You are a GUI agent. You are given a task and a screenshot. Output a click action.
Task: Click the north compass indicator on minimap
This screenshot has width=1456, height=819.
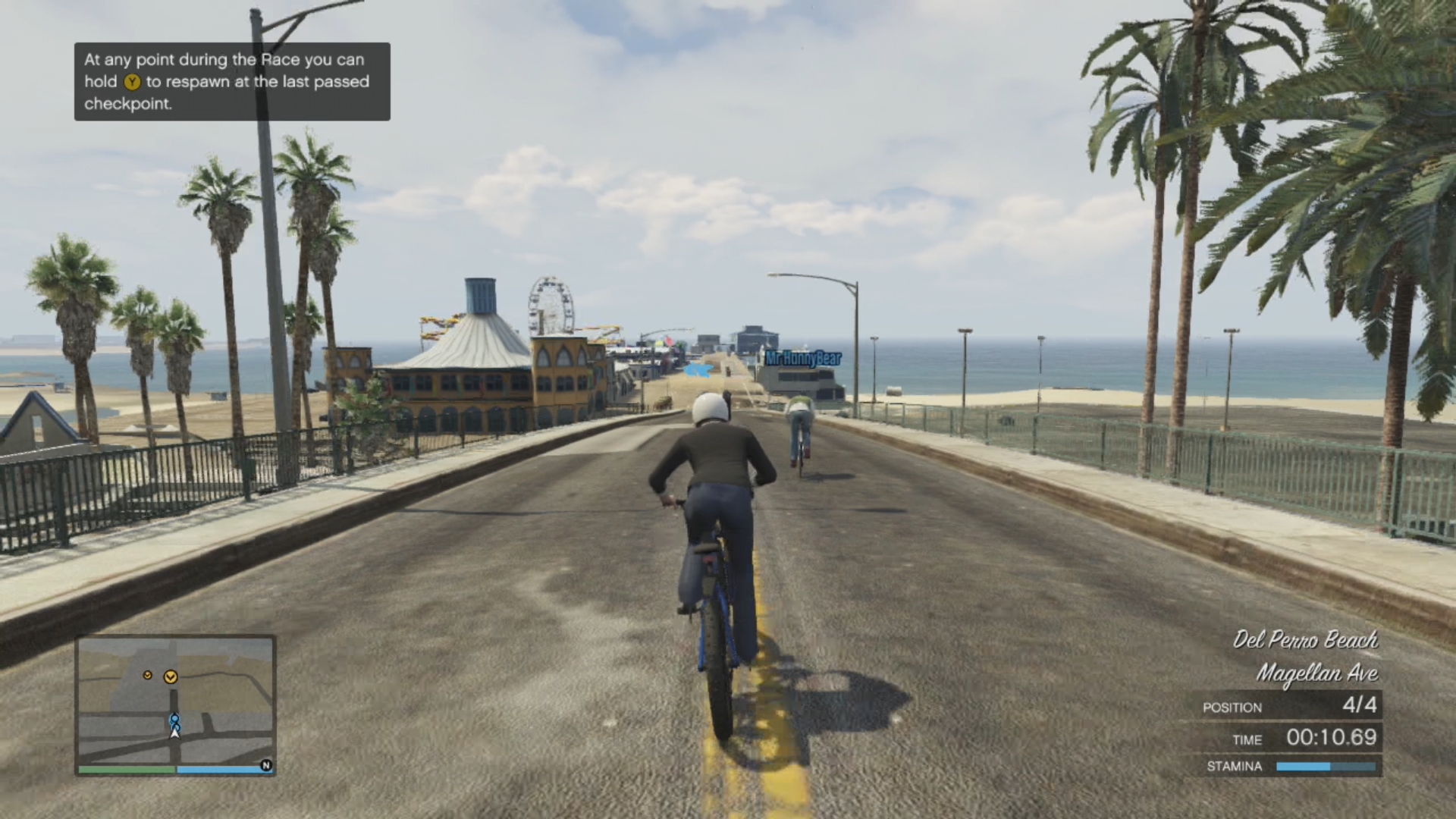(x=266, y=765)
